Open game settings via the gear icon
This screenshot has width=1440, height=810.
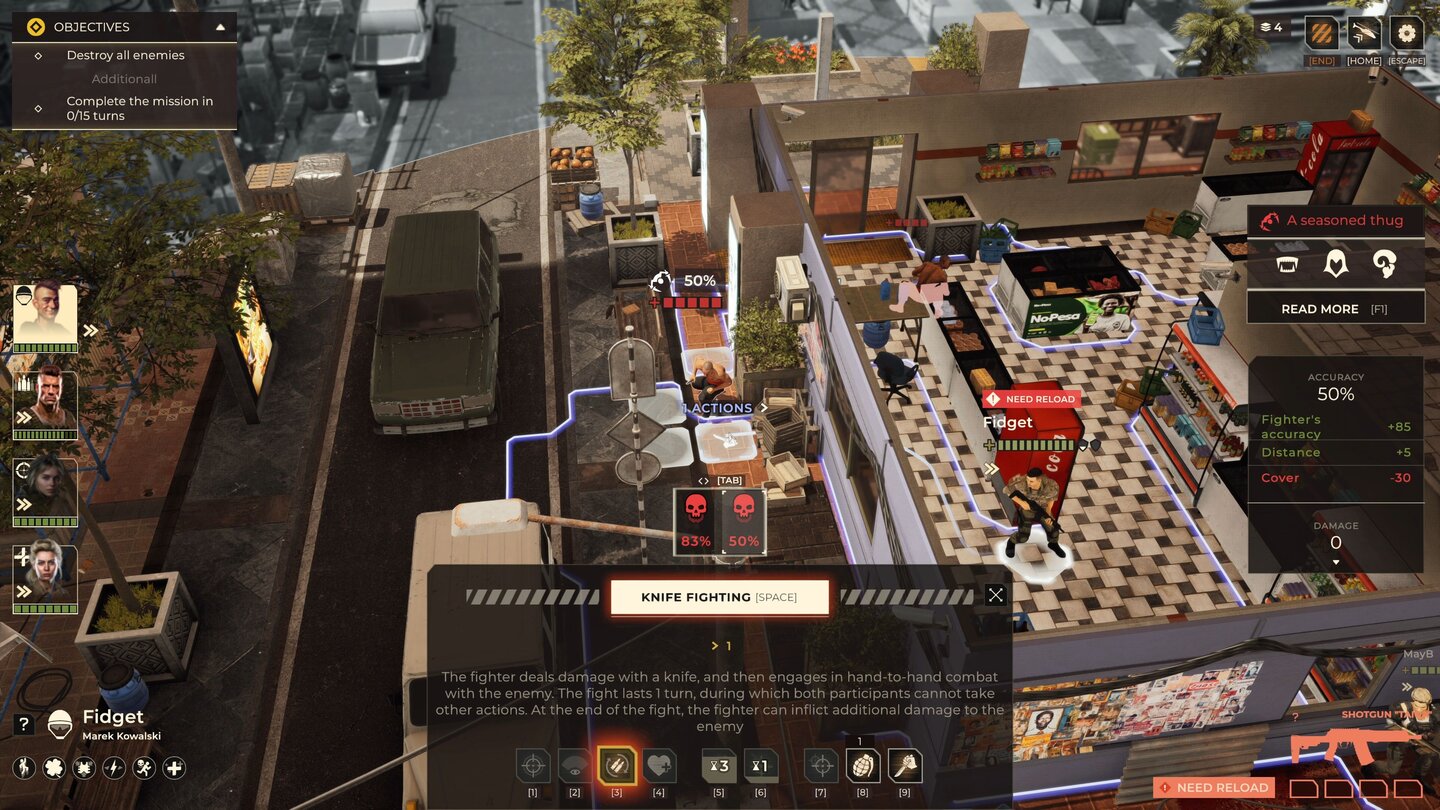tap(1406, 33)
